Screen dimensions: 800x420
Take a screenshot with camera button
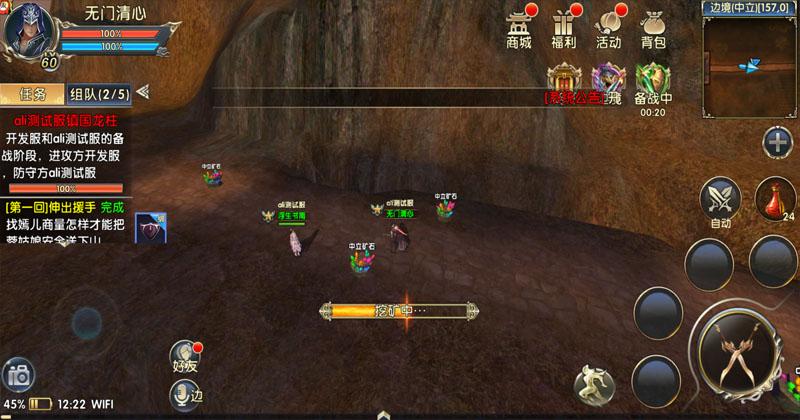click(x=17, y=377)
